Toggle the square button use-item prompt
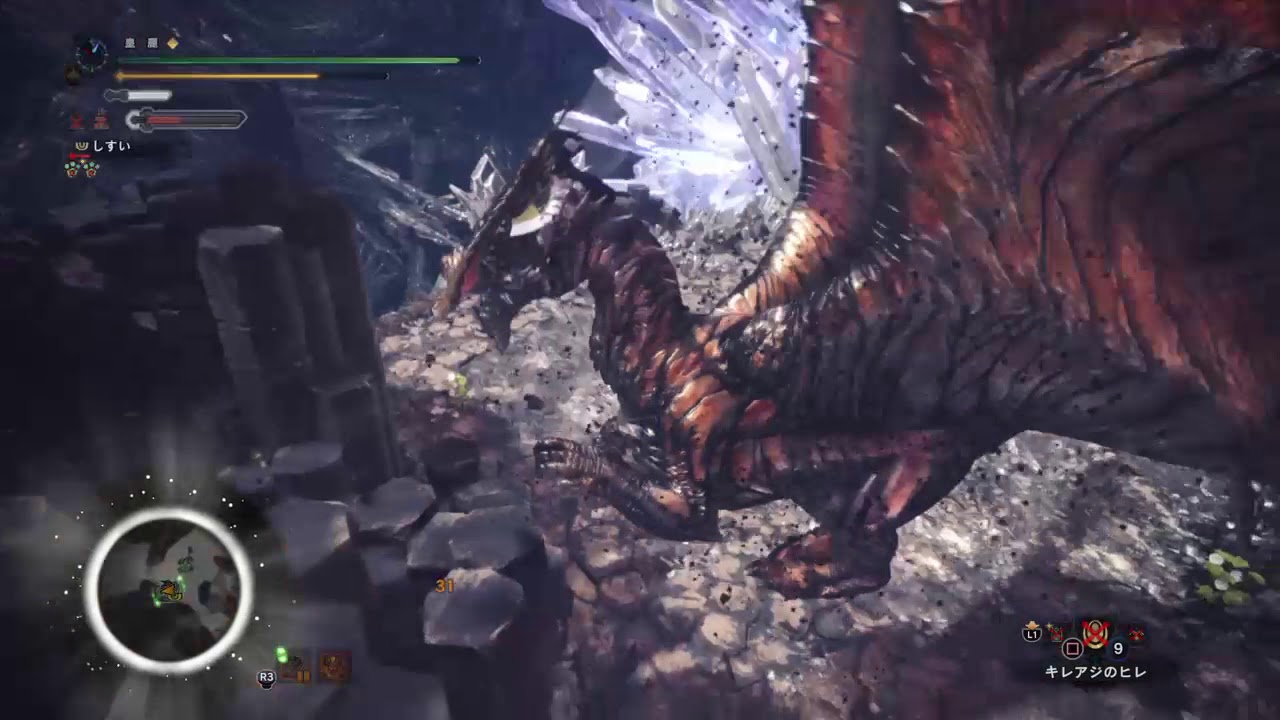The image size is (1280, 720). point(1072,648)
